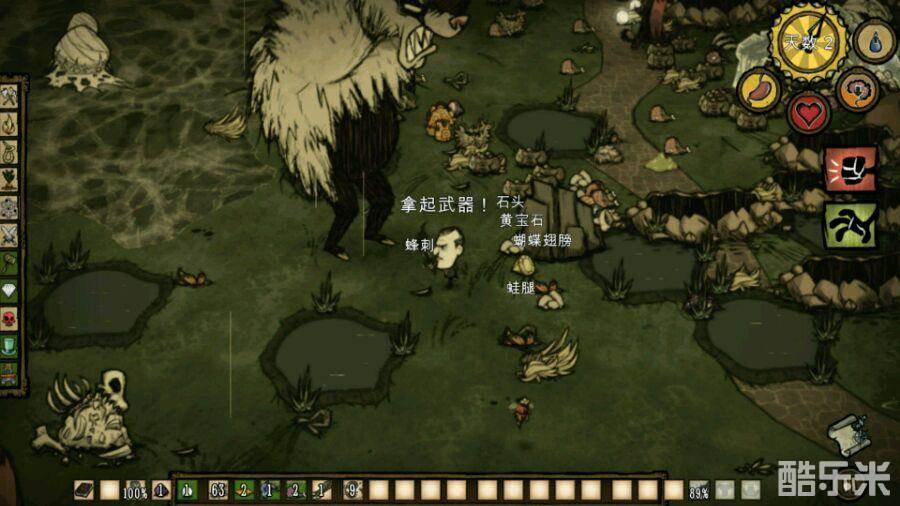Click the book icon left of the inventory bar
This screenshot has width=900, height=506.
pos(84,490)
